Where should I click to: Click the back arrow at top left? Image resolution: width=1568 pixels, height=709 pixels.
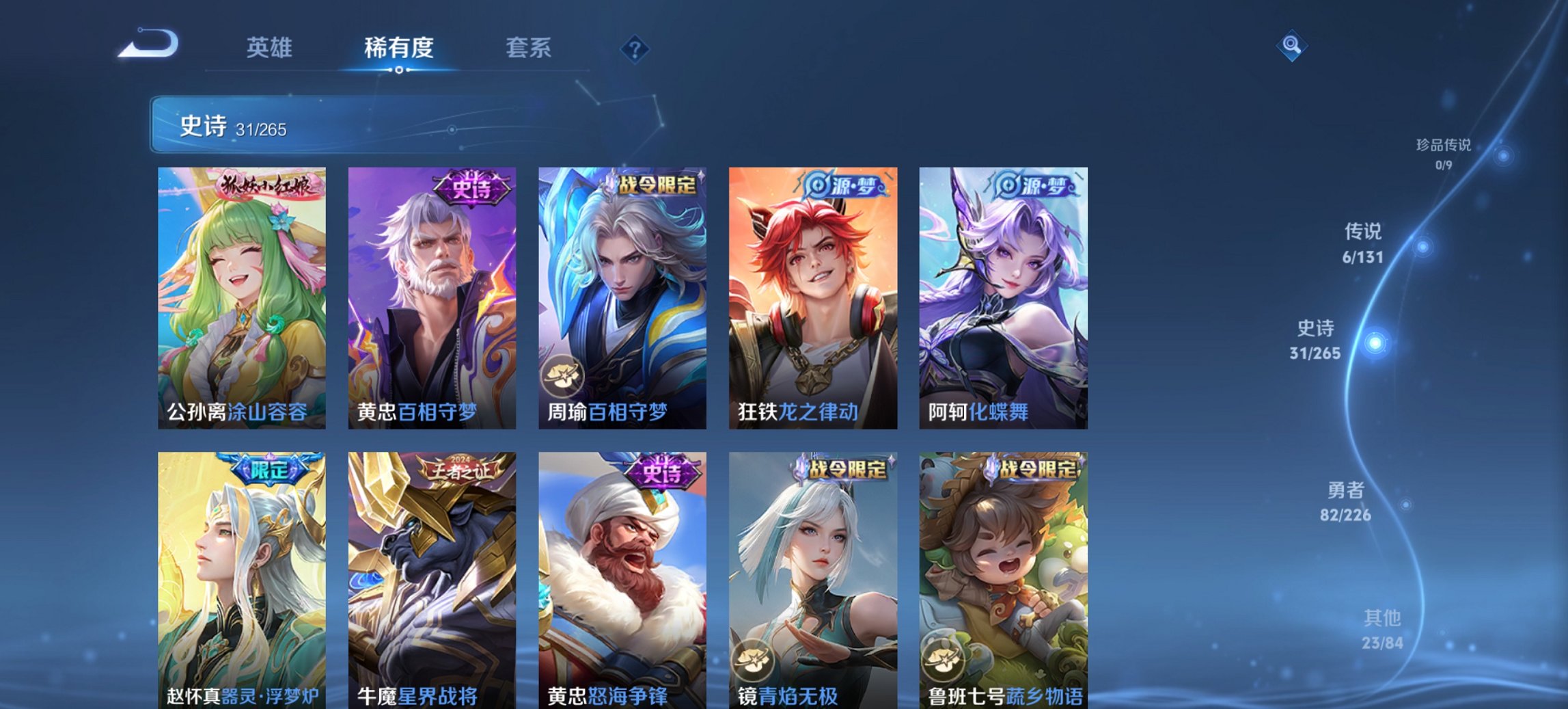(147, 43)
